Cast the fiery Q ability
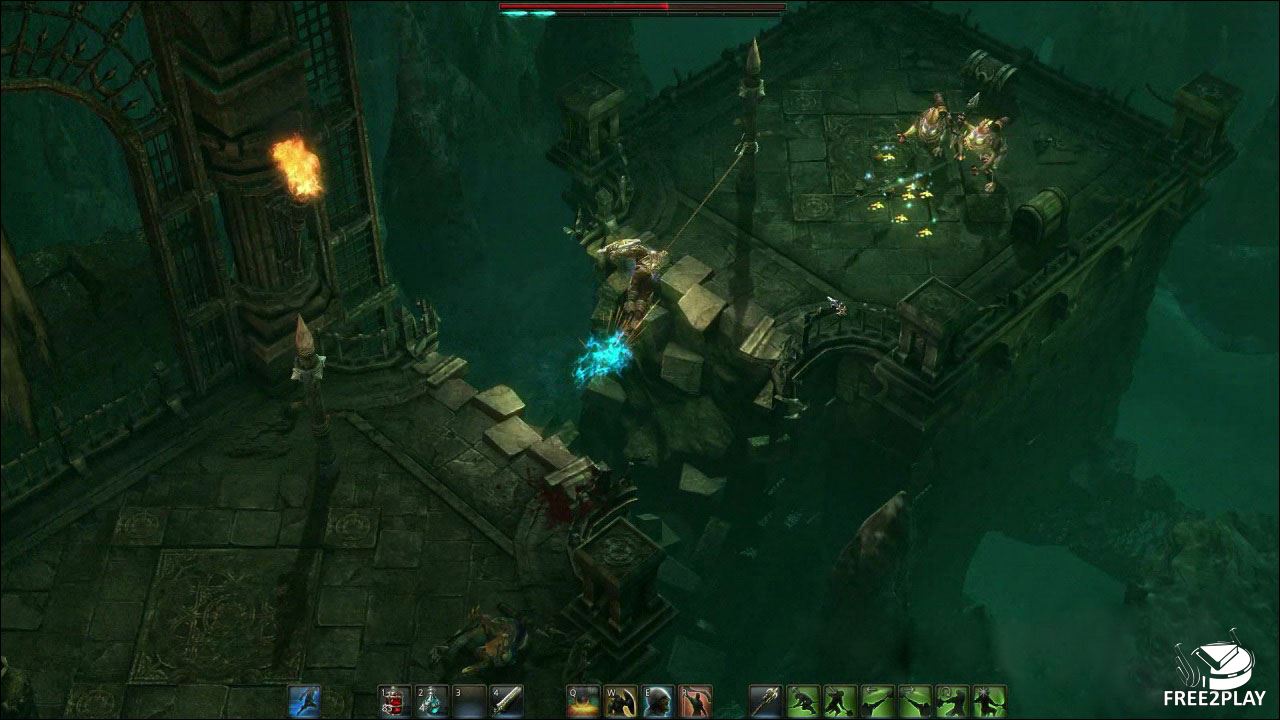Image resolution: width=1280 pixels, height=720 pixels. [583, 700]
